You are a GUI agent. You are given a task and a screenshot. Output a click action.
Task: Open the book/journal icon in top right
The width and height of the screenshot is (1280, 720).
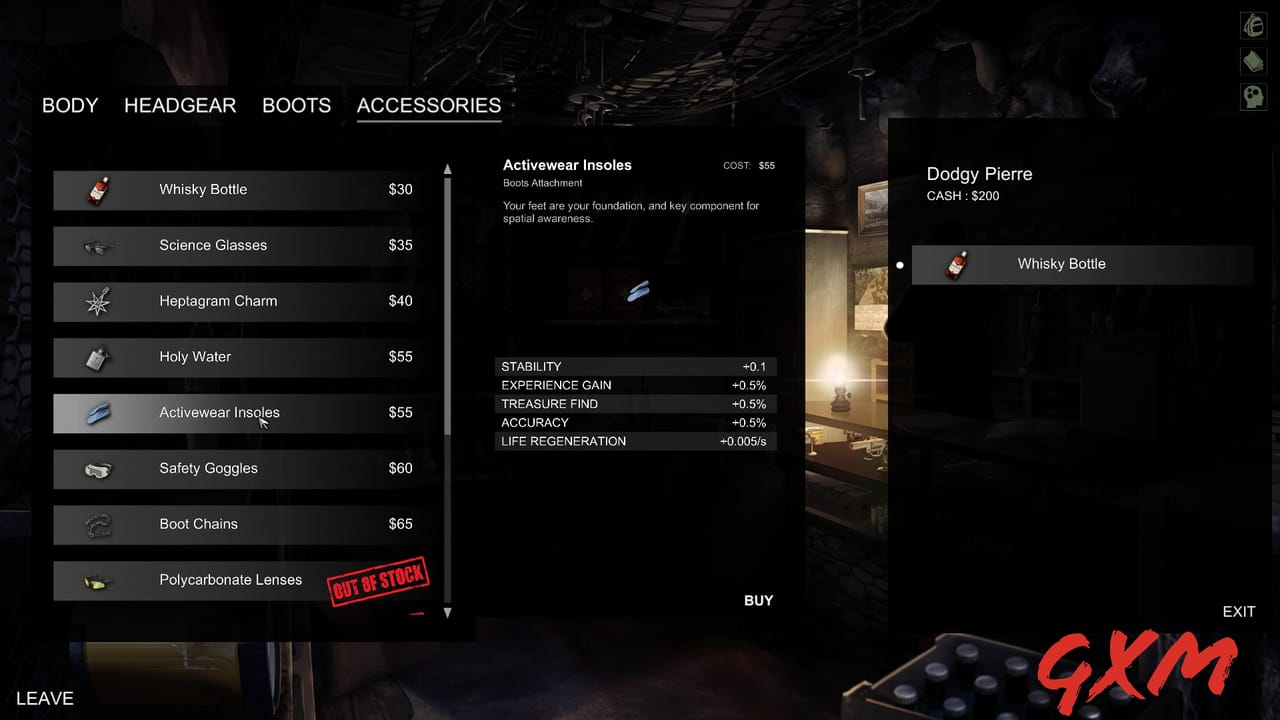1253,61
